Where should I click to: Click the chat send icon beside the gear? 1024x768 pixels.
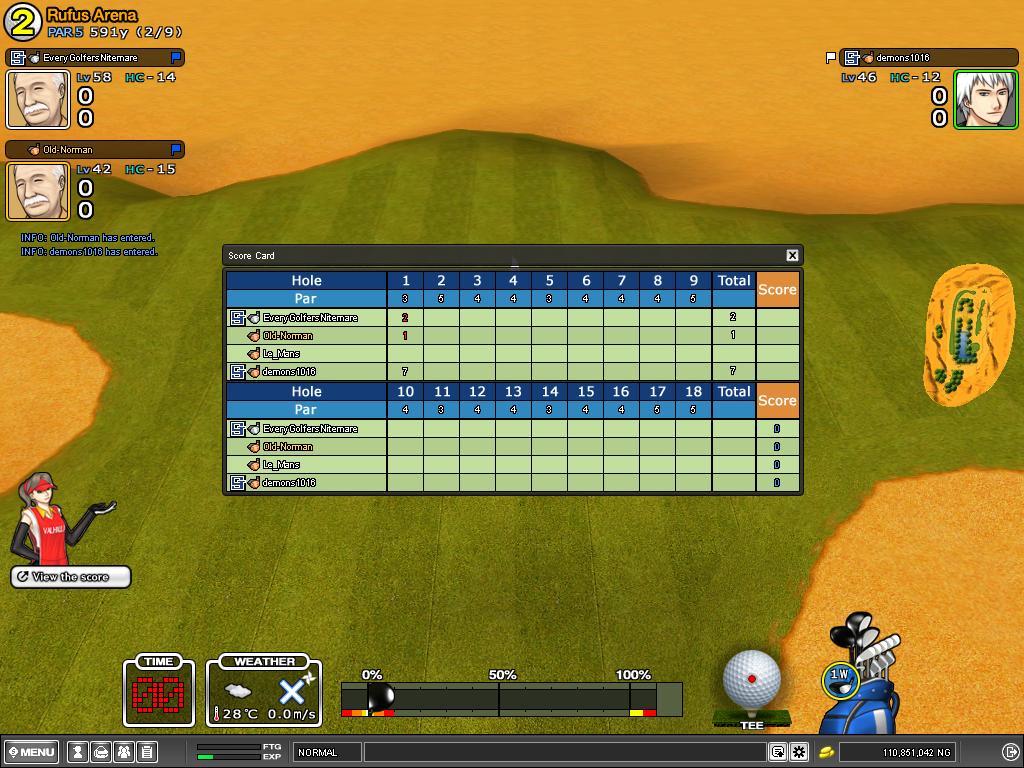coord(778,752)
